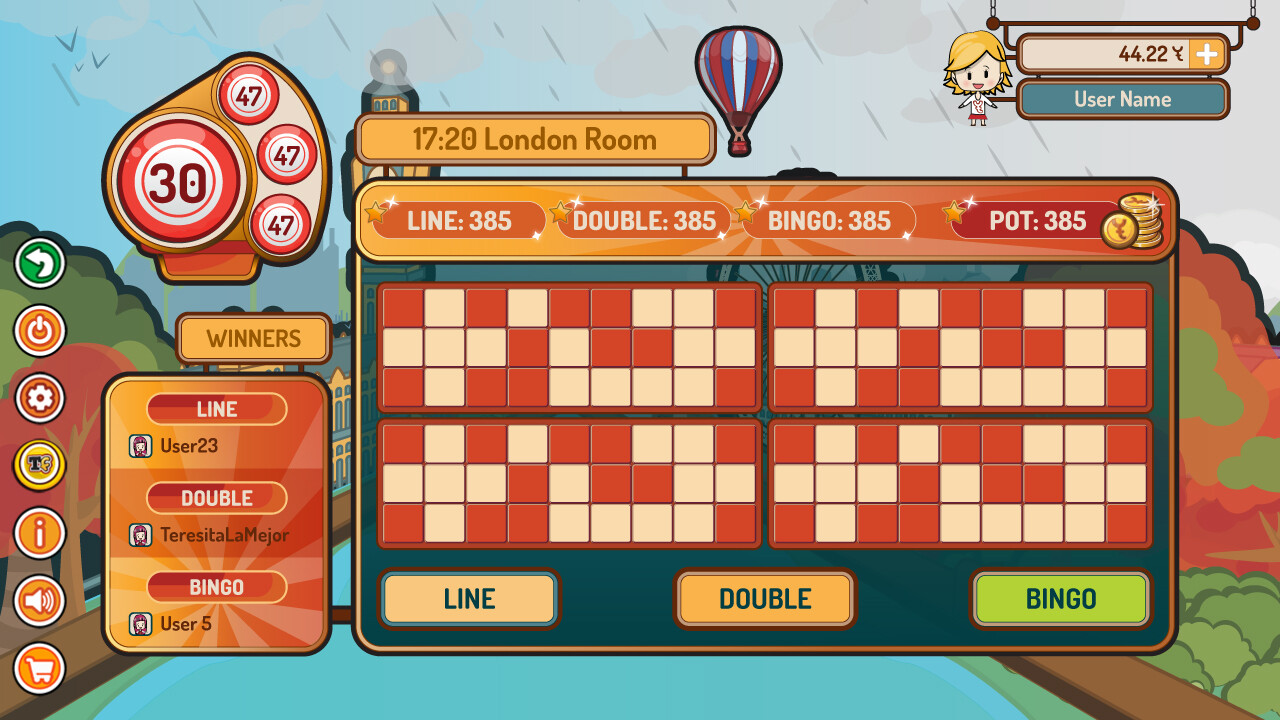Click the User Name field
The width and height of the screenshot is (1280, 720).
1122,99
